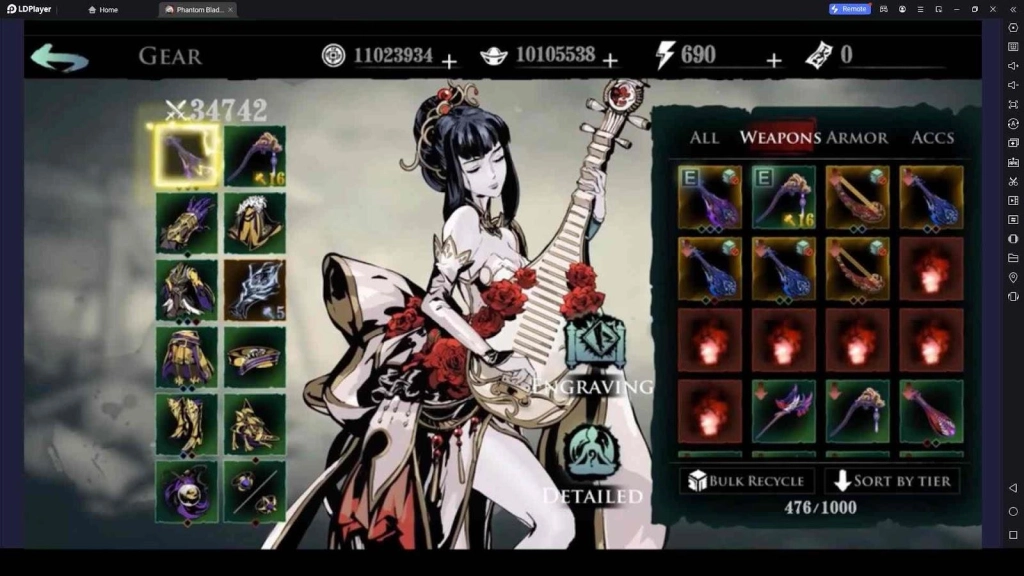
Task: Go back using the arrow button
Action: (x=59, y=57)
